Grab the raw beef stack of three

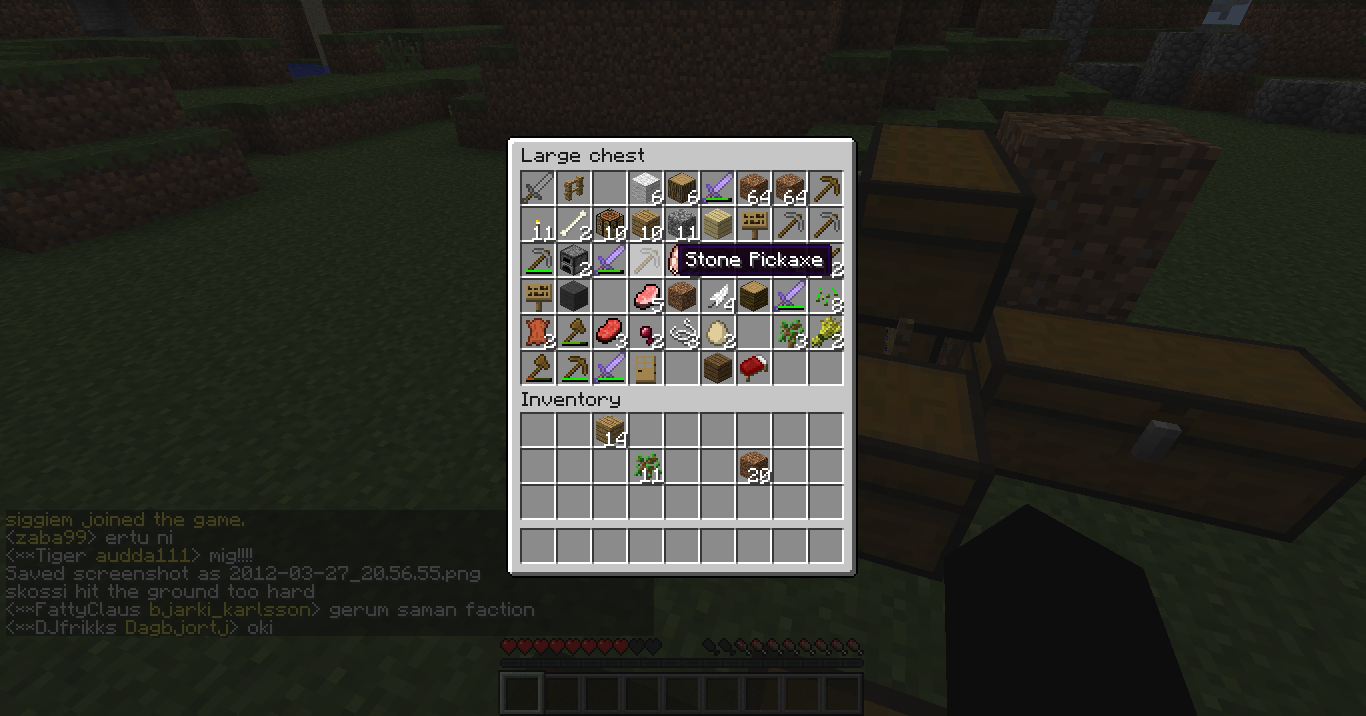[609, 333]
